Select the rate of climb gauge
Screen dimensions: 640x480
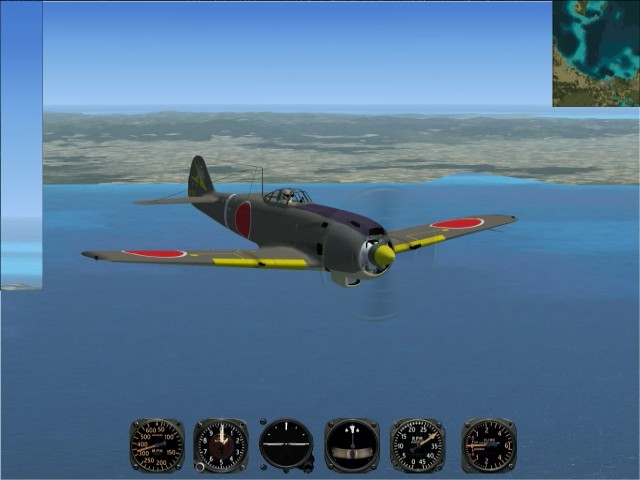point(489,445)
